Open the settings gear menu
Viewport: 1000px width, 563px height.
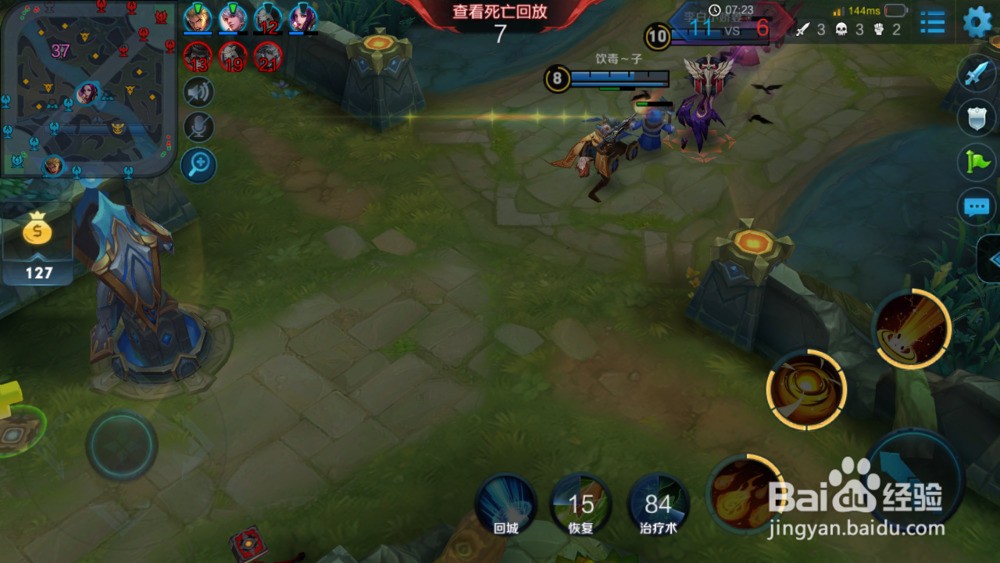click(976, 21)
